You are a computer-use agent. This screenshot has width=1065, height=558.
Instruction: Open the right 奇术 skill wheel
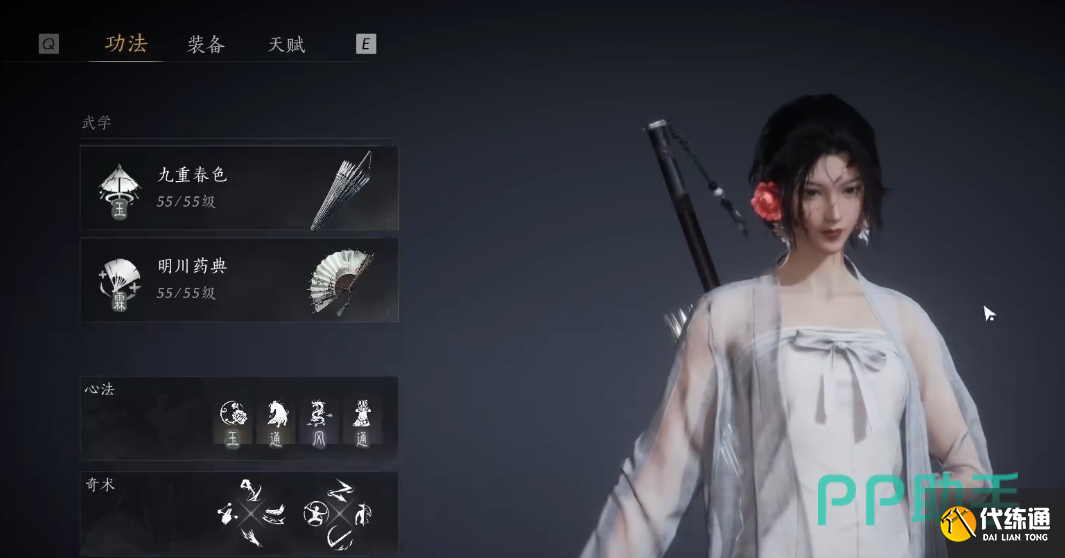338,514
